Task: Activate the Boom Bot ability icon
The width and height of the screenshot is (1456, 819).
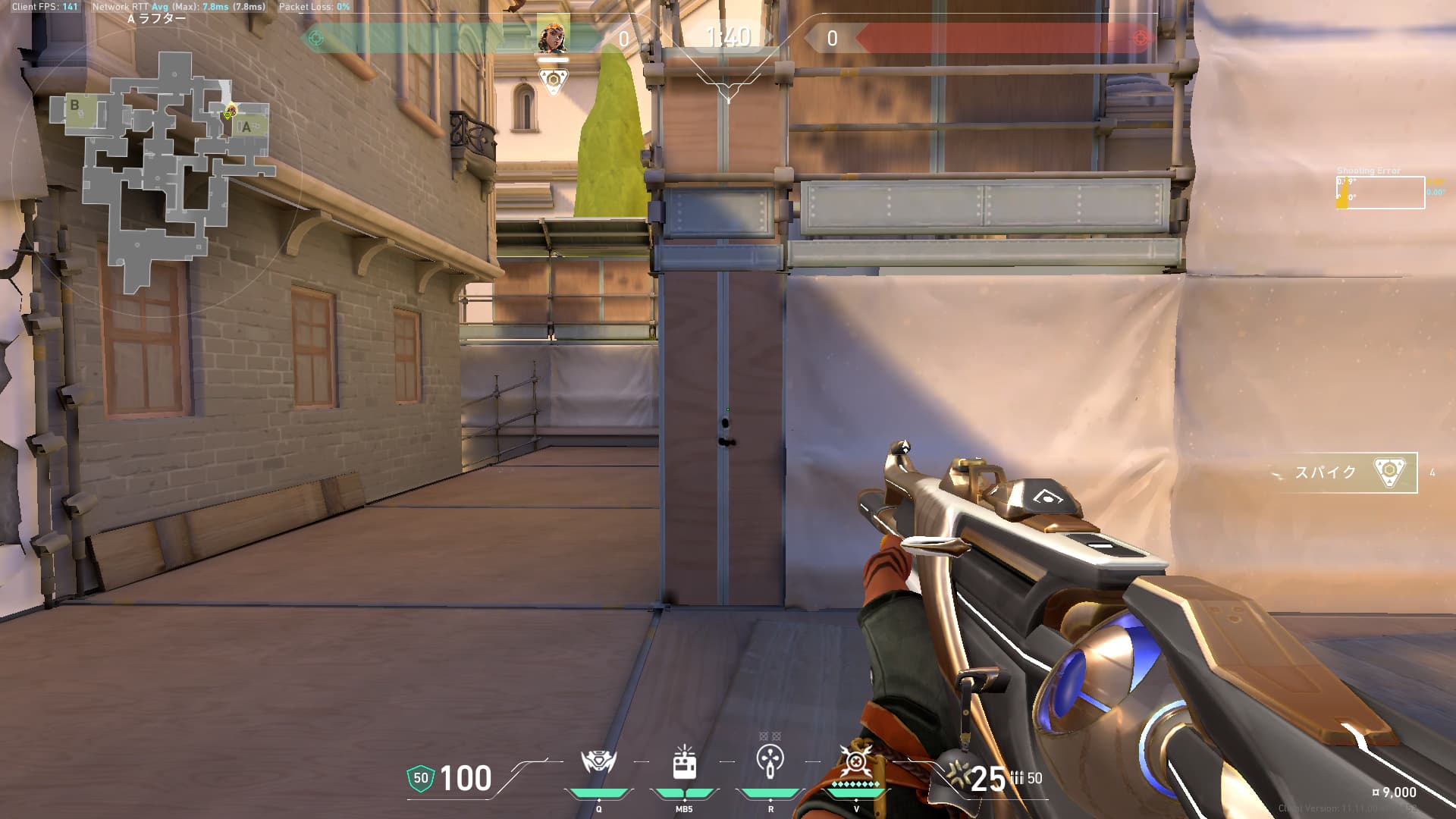Action: (x=598, y=762)
